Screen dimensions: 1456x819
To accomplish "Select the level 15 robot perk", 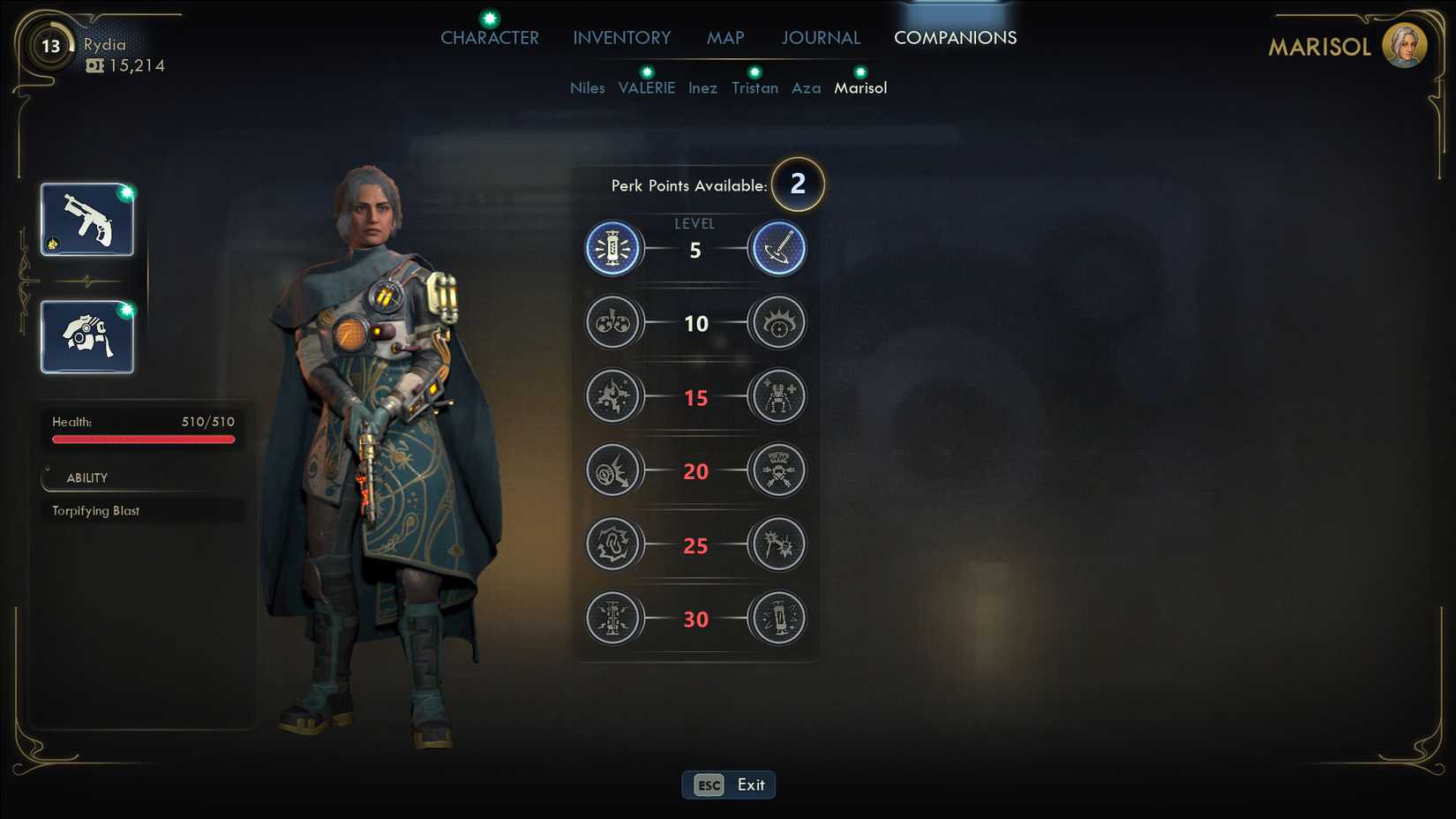I will click(777, 396).
